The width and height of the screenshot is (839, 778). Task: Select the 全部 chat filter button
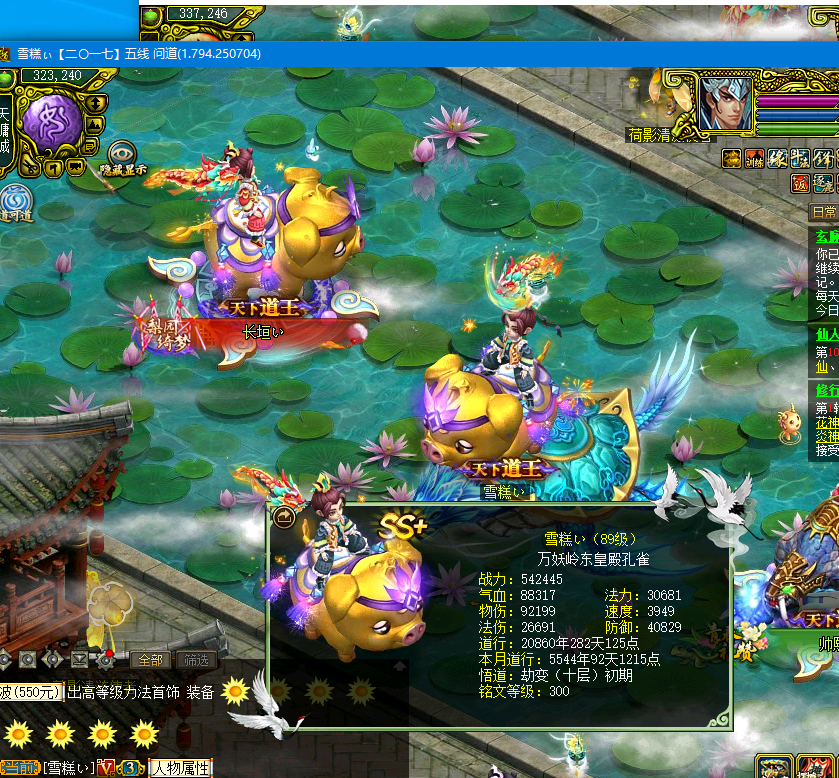151,660
